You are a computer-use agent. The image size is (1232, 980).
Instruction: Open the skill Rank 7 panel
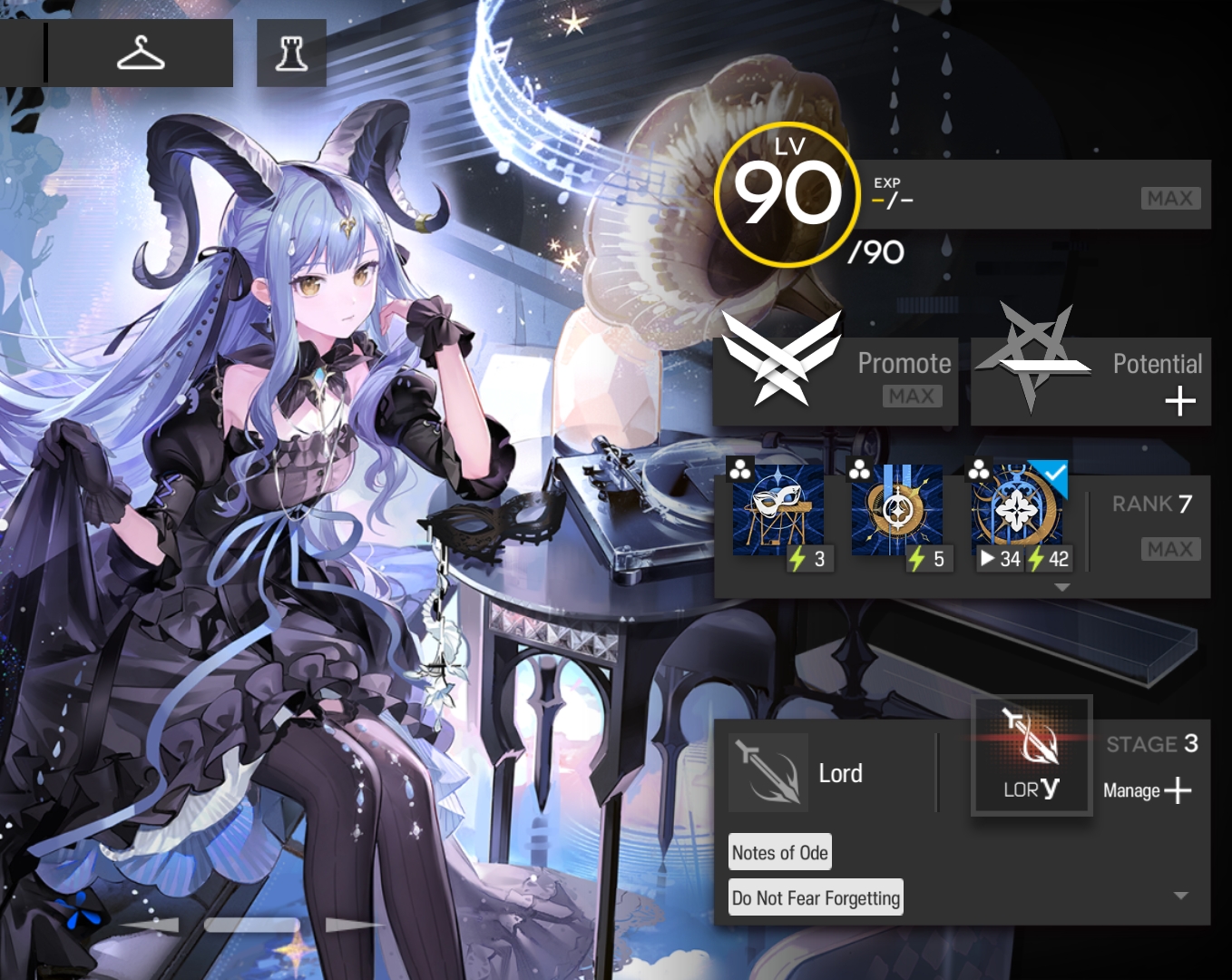click(x=1152, y=526)
